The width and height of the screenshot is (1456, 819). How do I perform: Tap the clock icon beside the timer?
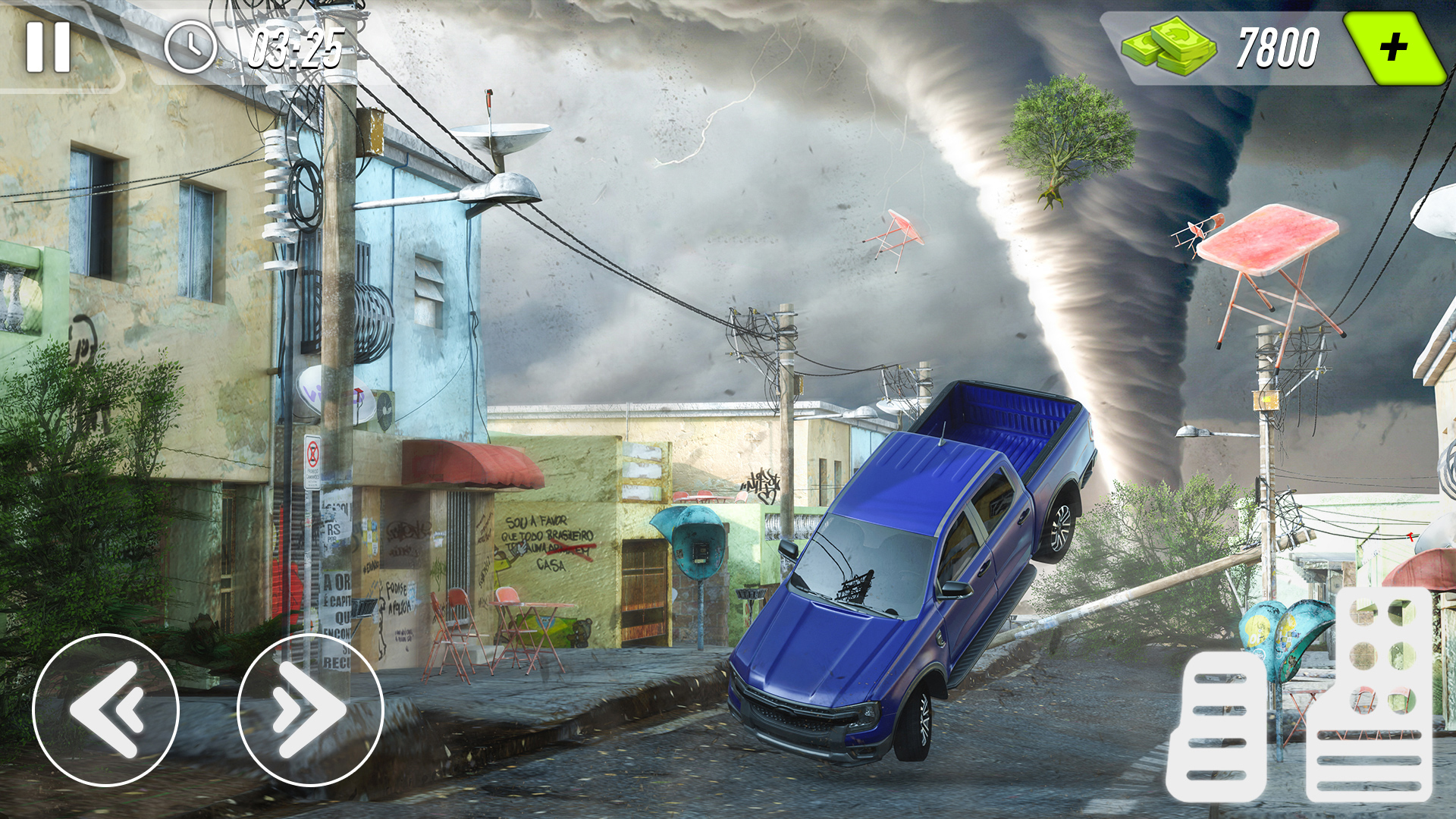(191, 47)
